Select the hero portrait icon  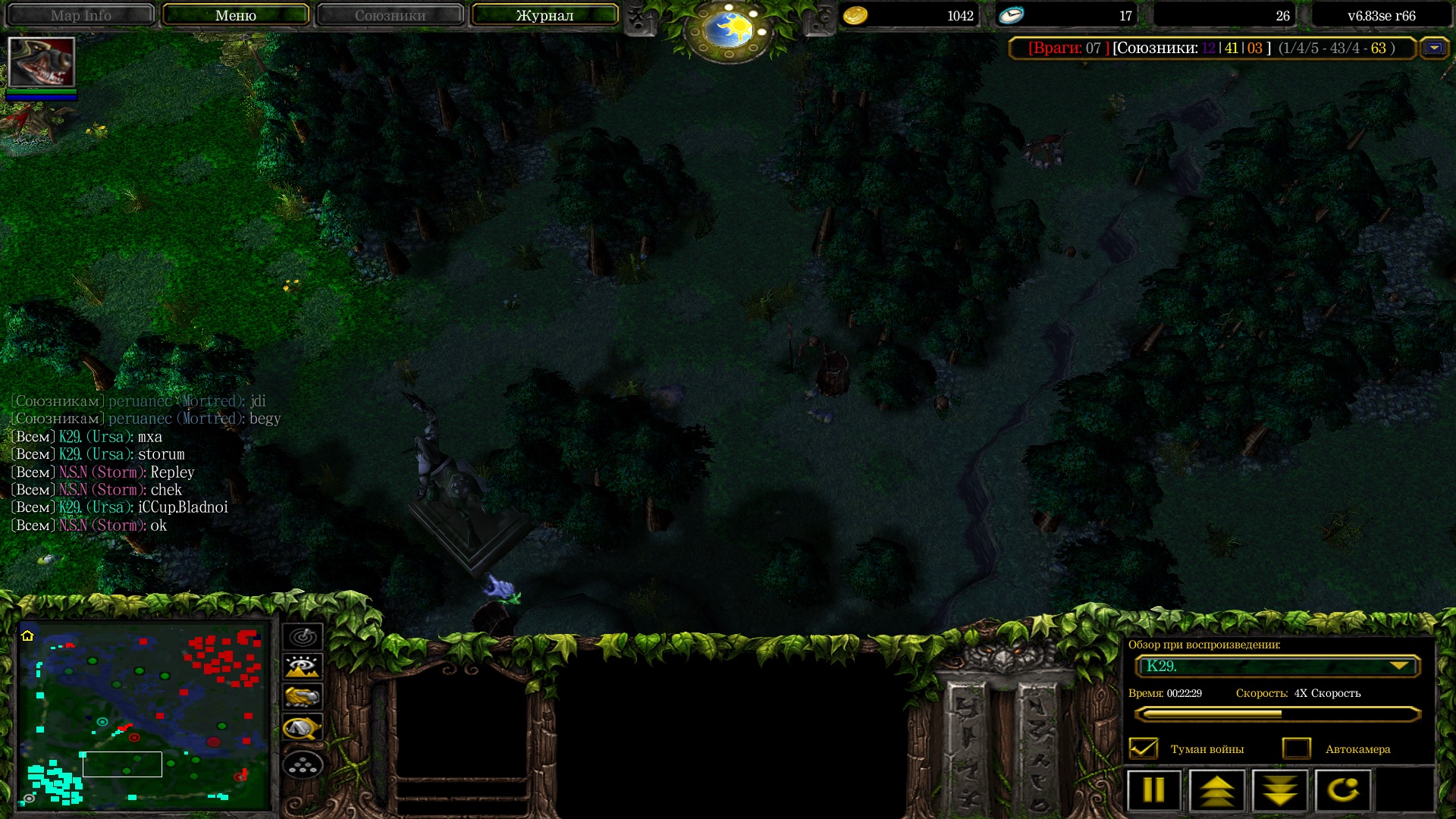(x=41, y=62)
